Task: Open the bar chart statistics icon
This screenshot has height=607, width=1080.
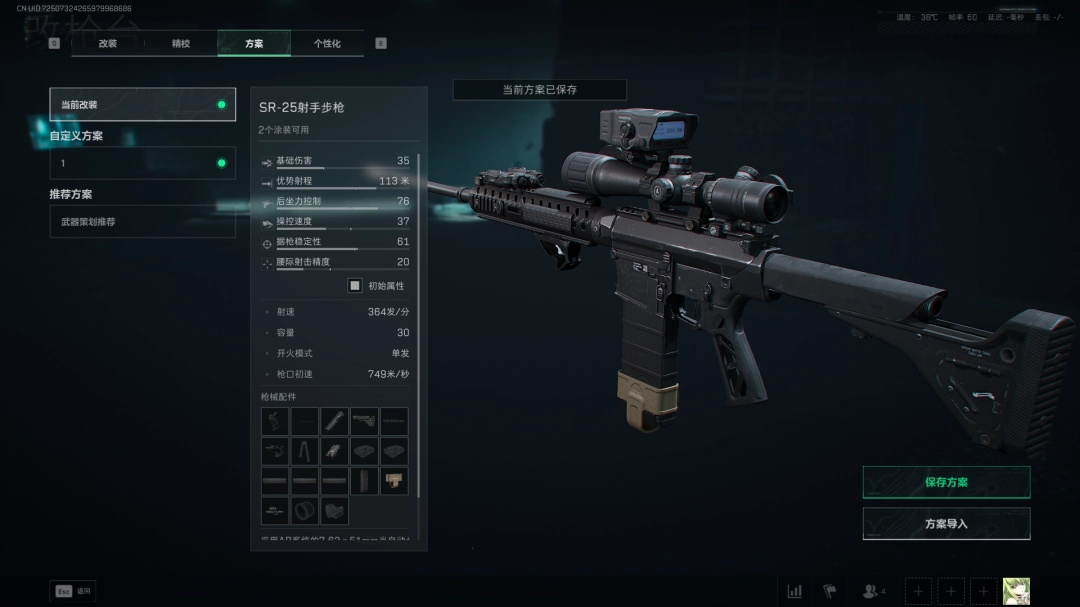Action: tap(795, 591)
